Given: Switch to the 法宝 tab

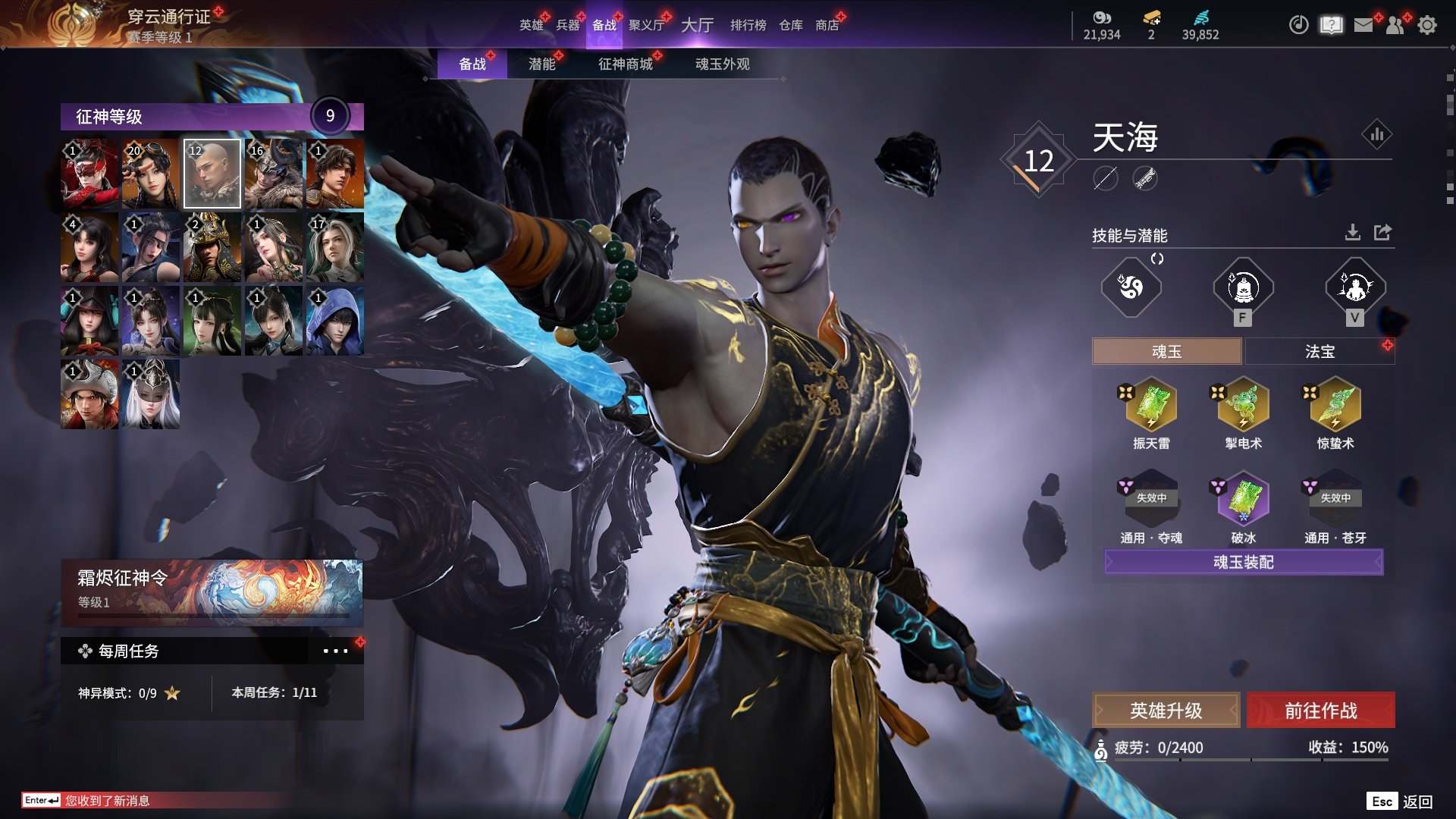Looking at the screenshot, I should click(x=1319, y=351).
